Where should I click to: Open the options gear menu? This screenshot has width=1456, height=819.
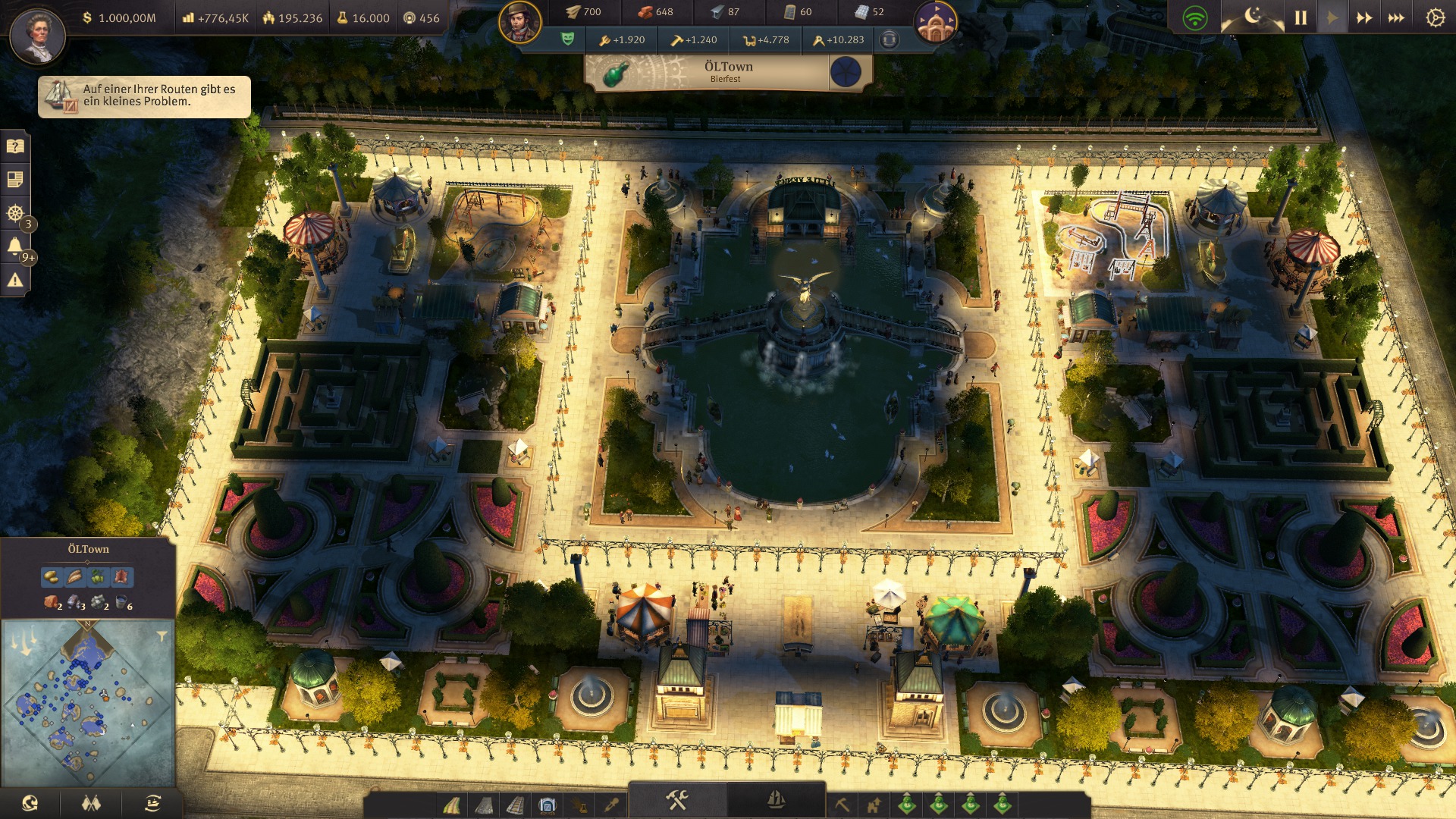[1435, 17]
